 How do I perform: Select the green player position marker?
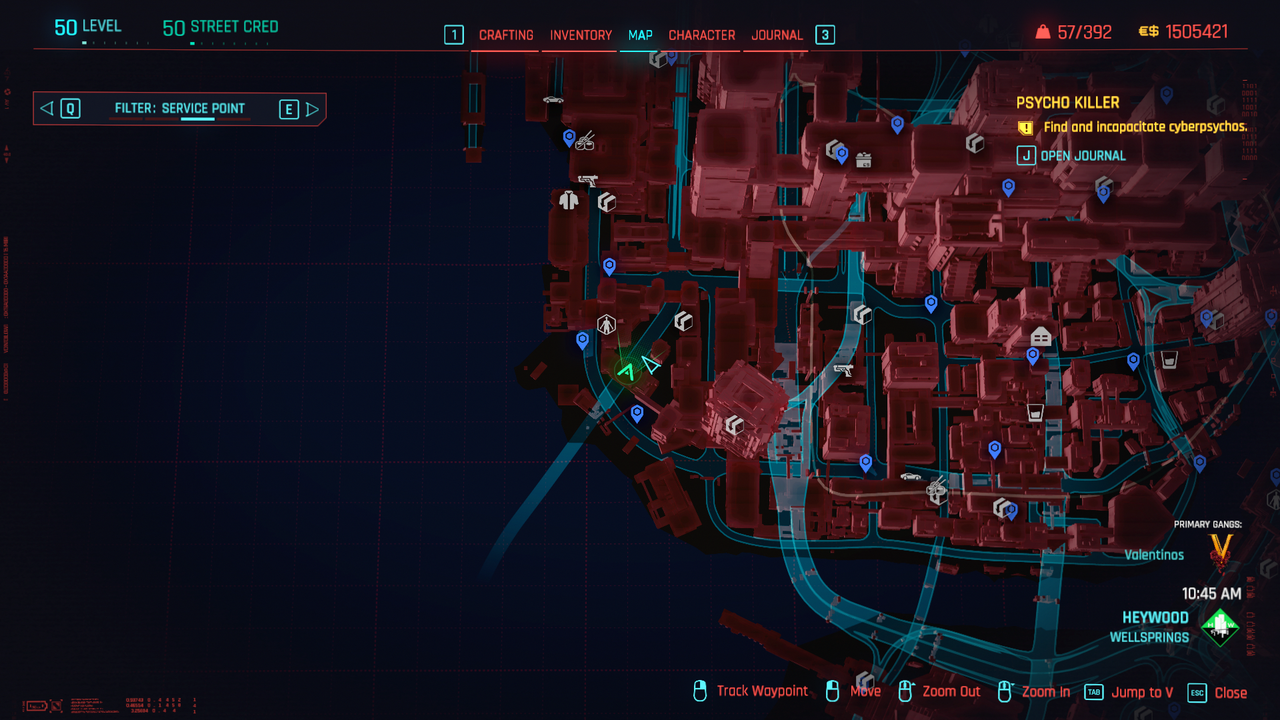627,372
